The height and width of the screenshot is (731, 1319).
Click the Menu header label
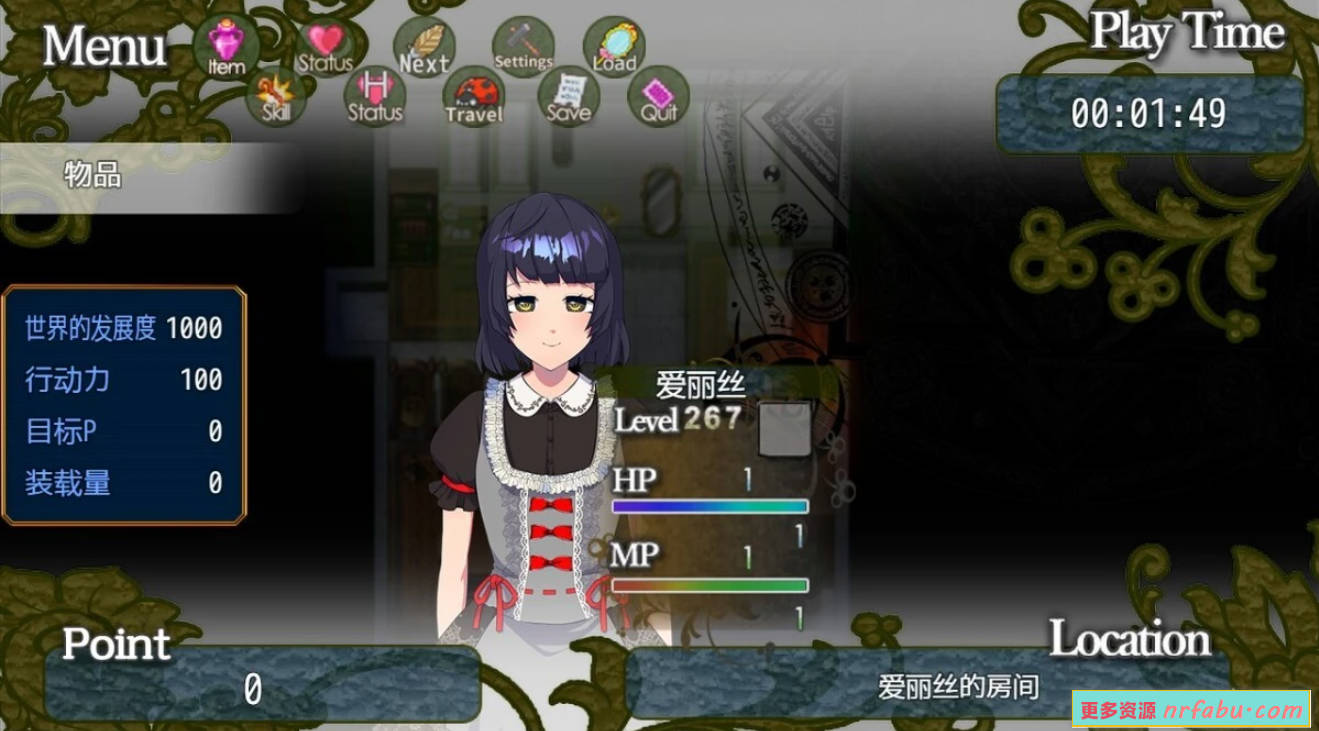(x=103, y=47)
